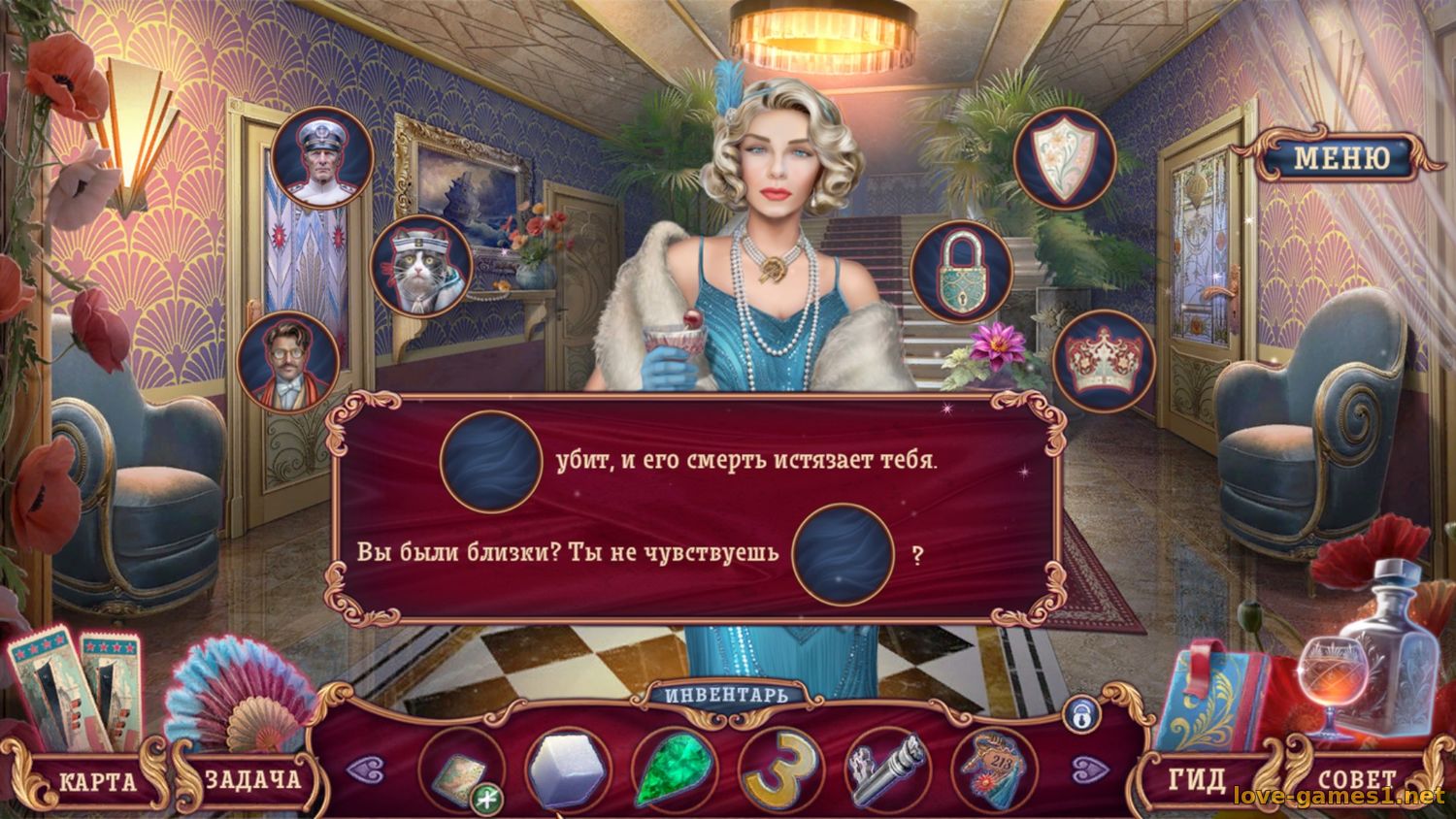1456x819 pixels.
Task: Open the ИНВЕНТАРЬ panel tab
Action: click(x=728, y=695)
